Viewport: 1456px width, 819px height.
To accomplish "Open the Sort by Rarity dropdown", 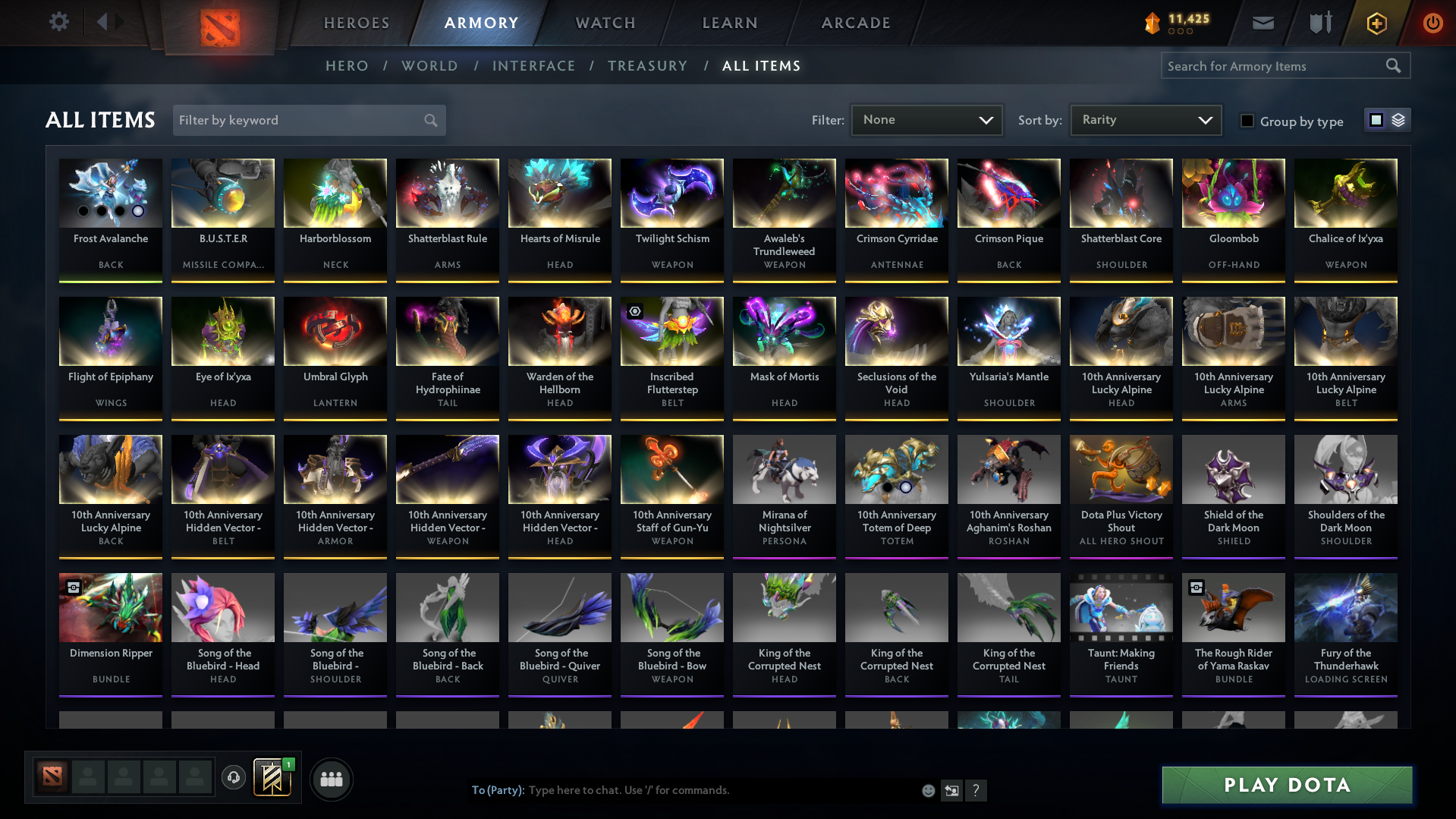I will click(x=1145, y=119).
